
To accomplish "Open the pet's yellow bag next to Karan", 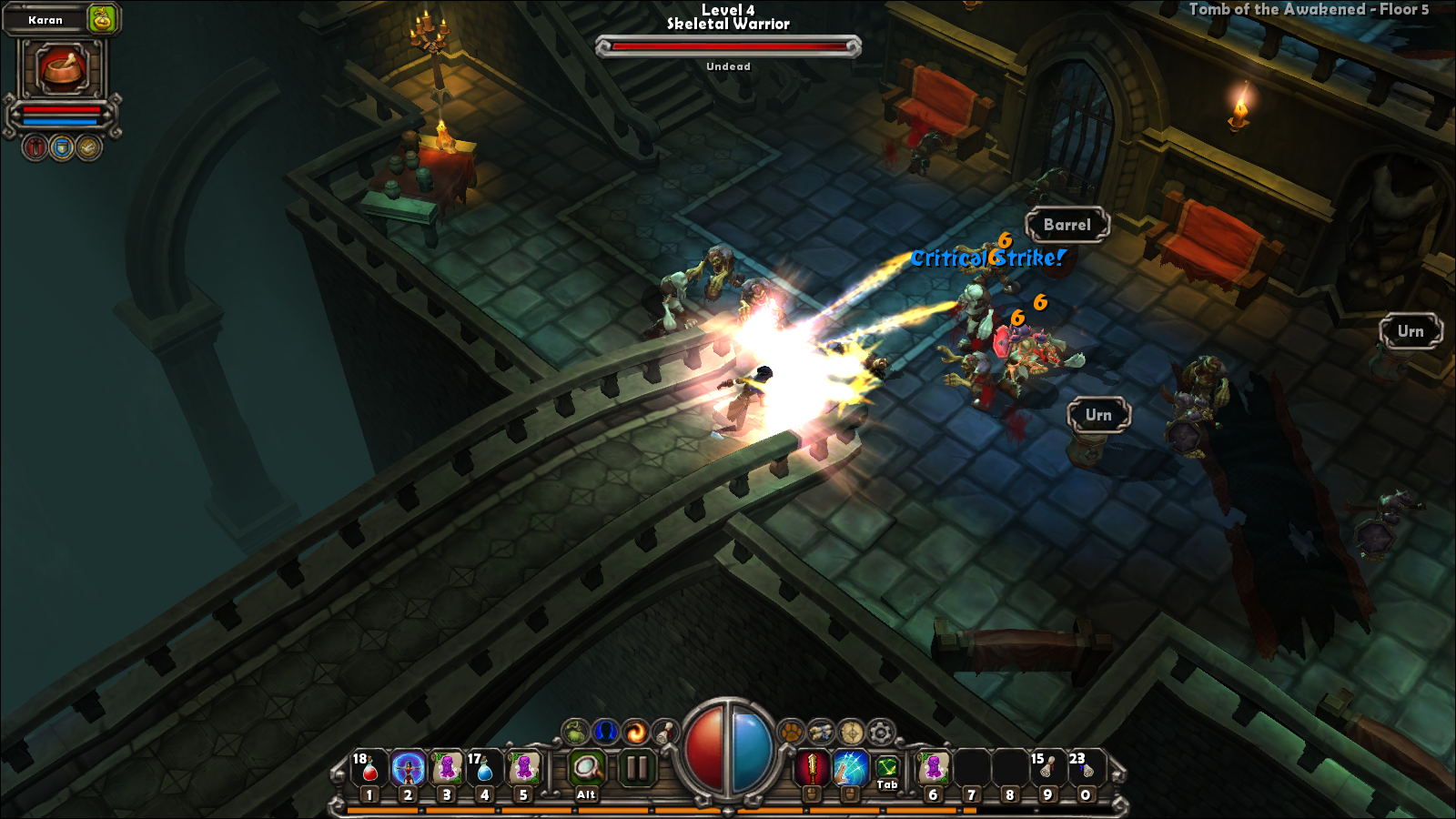I will click(103, 18).
